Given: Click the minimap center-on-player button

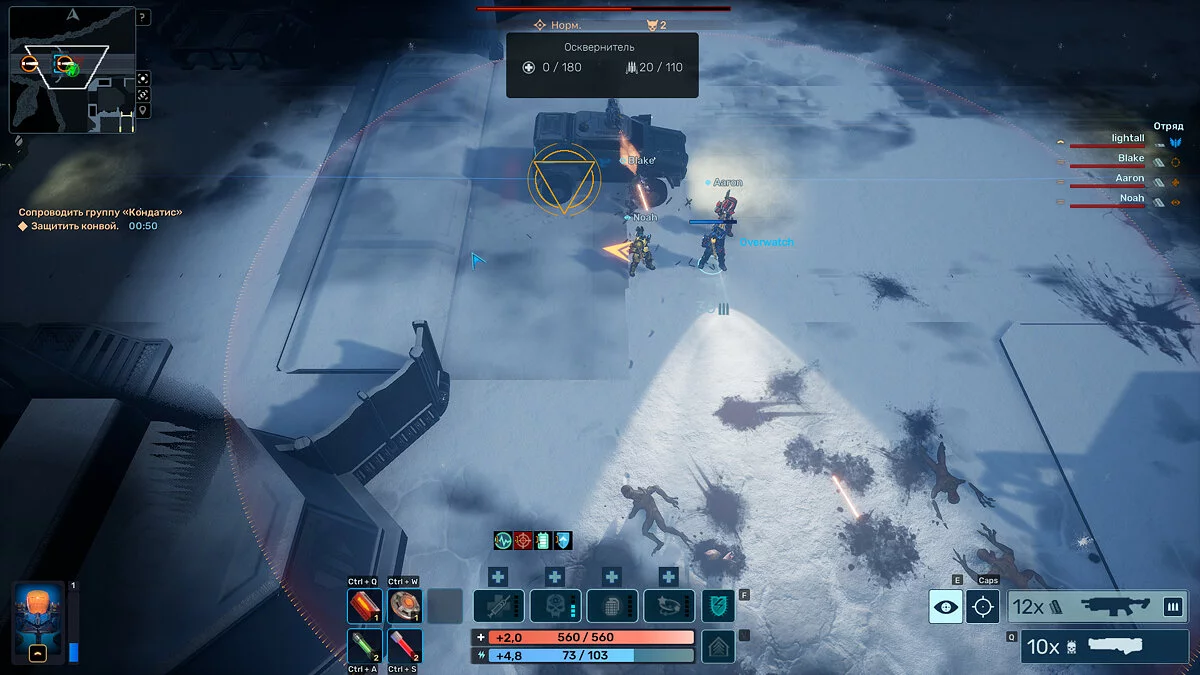Looking at the screenshot, I should 143,78.
